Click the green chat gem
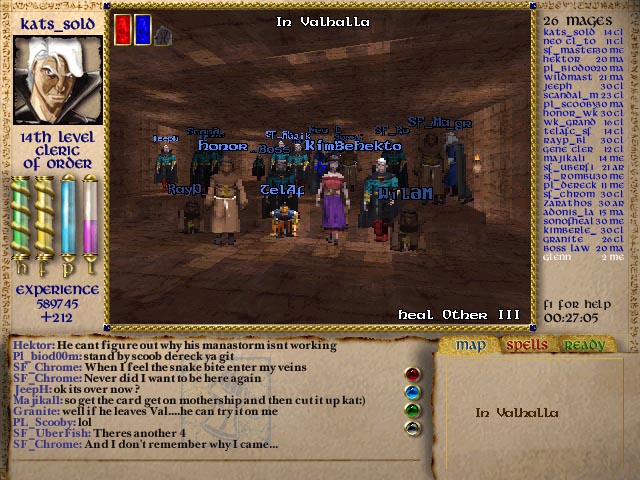This screenshot has height=480, width=640. pyautogui.click(x=412, y=409)
